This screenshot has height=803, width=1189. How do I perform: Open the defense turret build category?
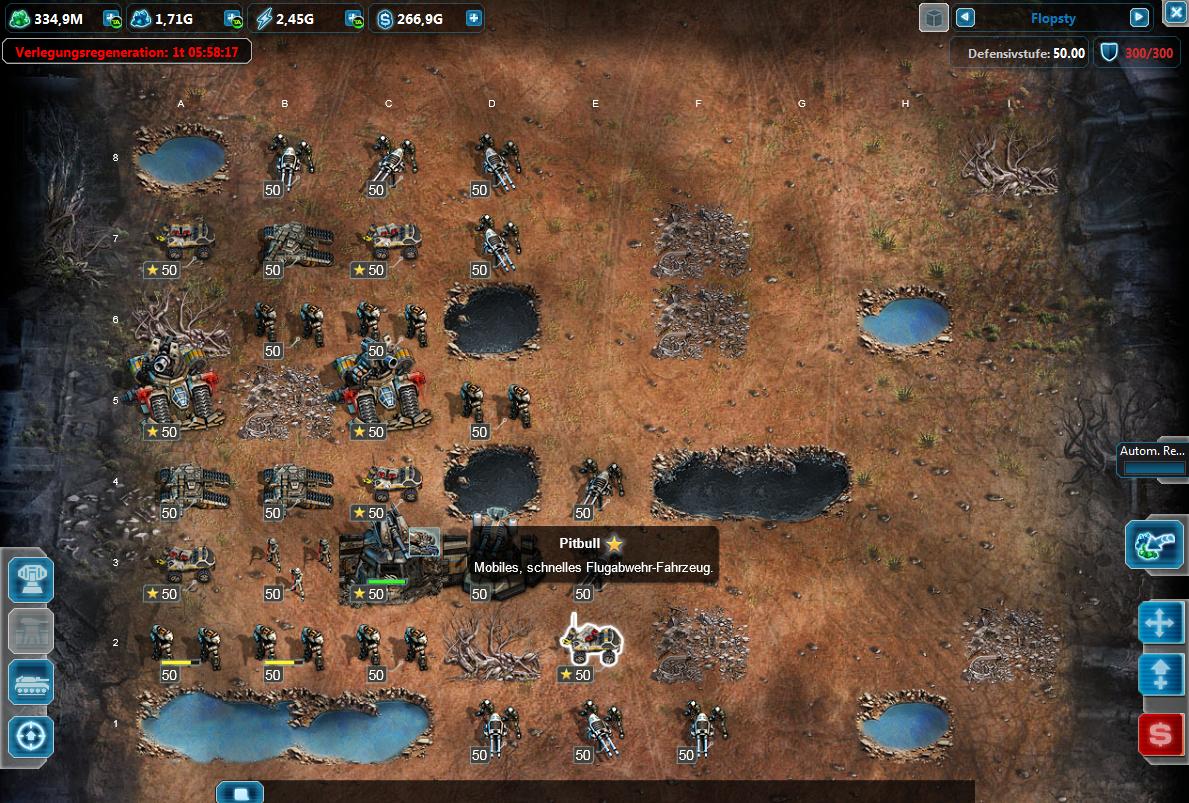31,579
